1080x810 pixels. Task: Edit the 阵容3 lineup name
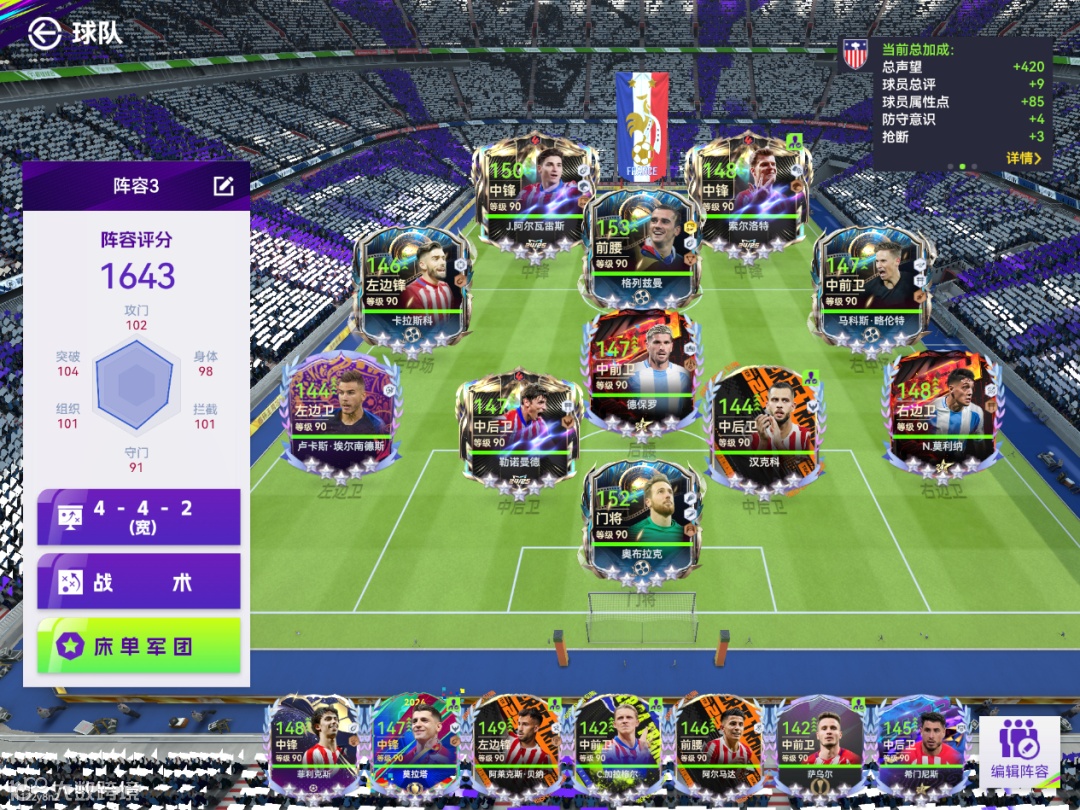click(x=223, y=186)
